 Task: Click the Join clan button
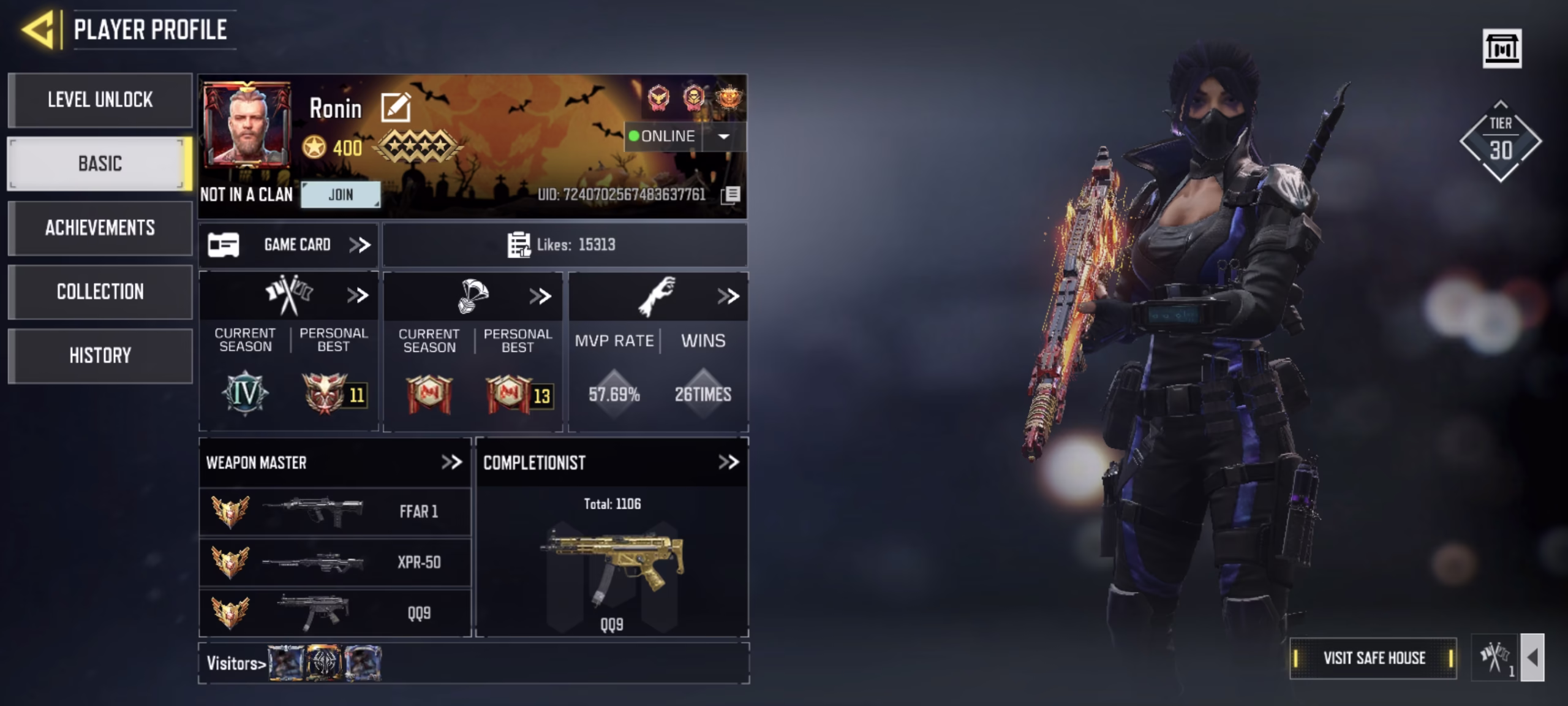coord(341,195)
